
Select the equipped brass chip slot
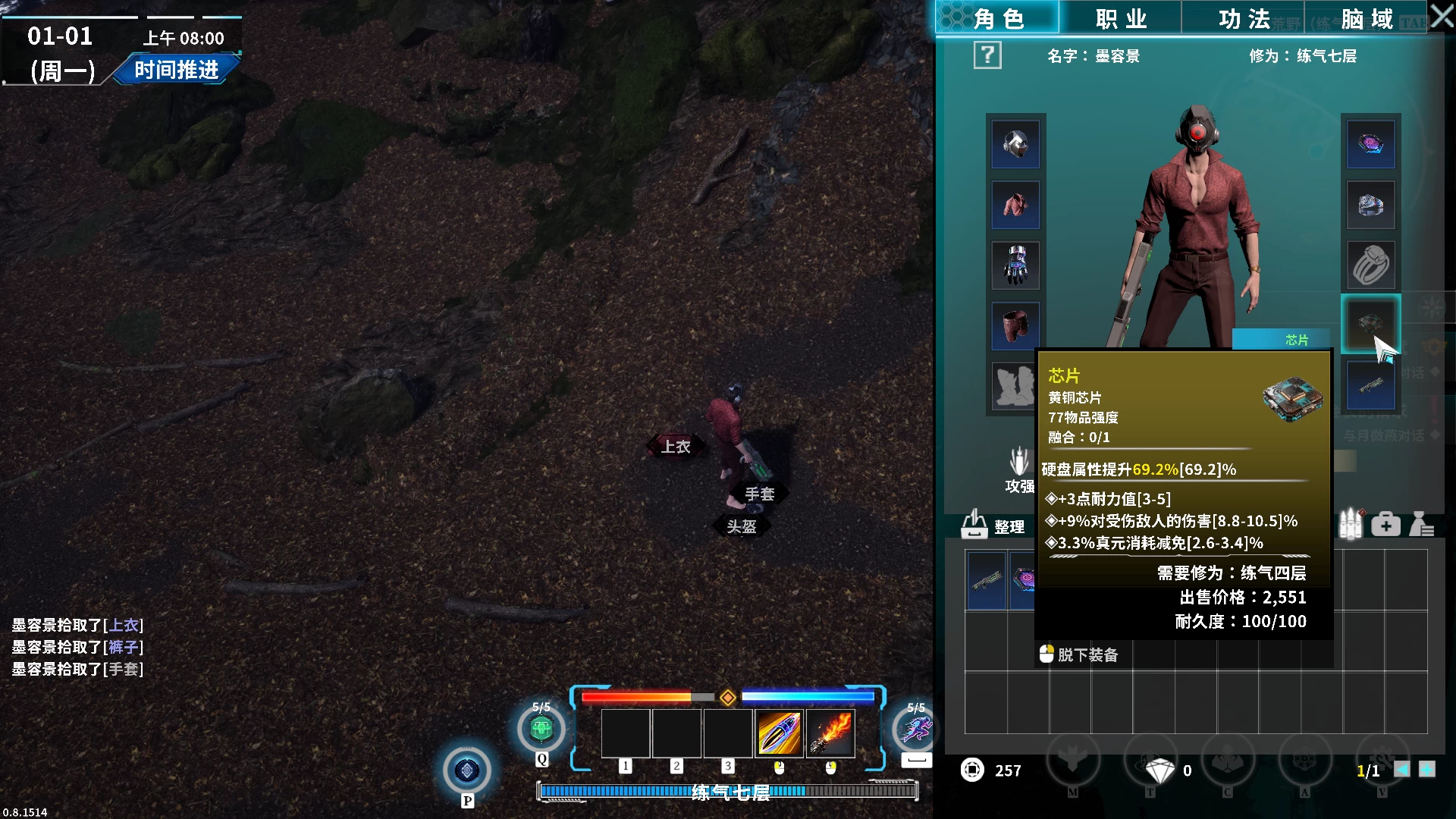(1371, 325)
